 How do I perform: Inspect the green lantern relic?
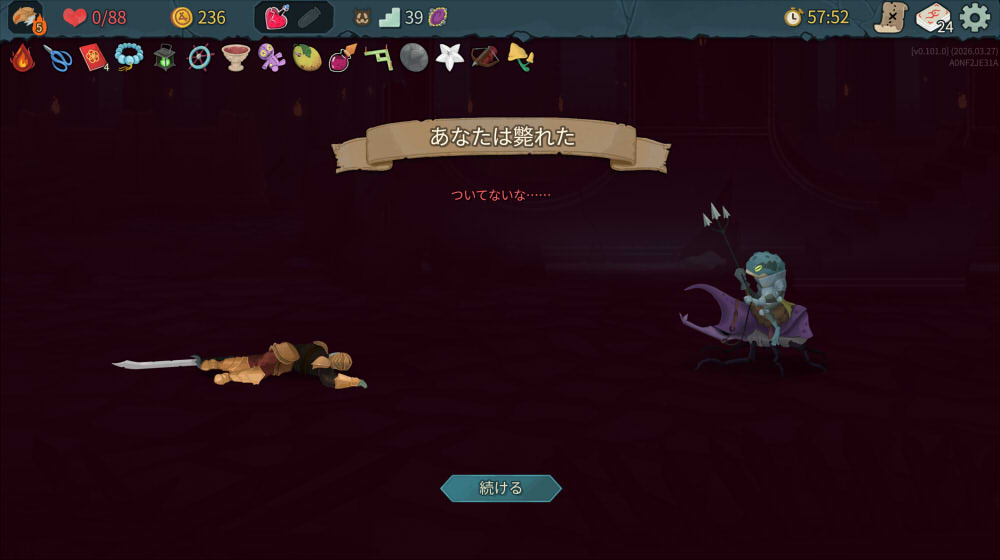[x=165, y=58]
